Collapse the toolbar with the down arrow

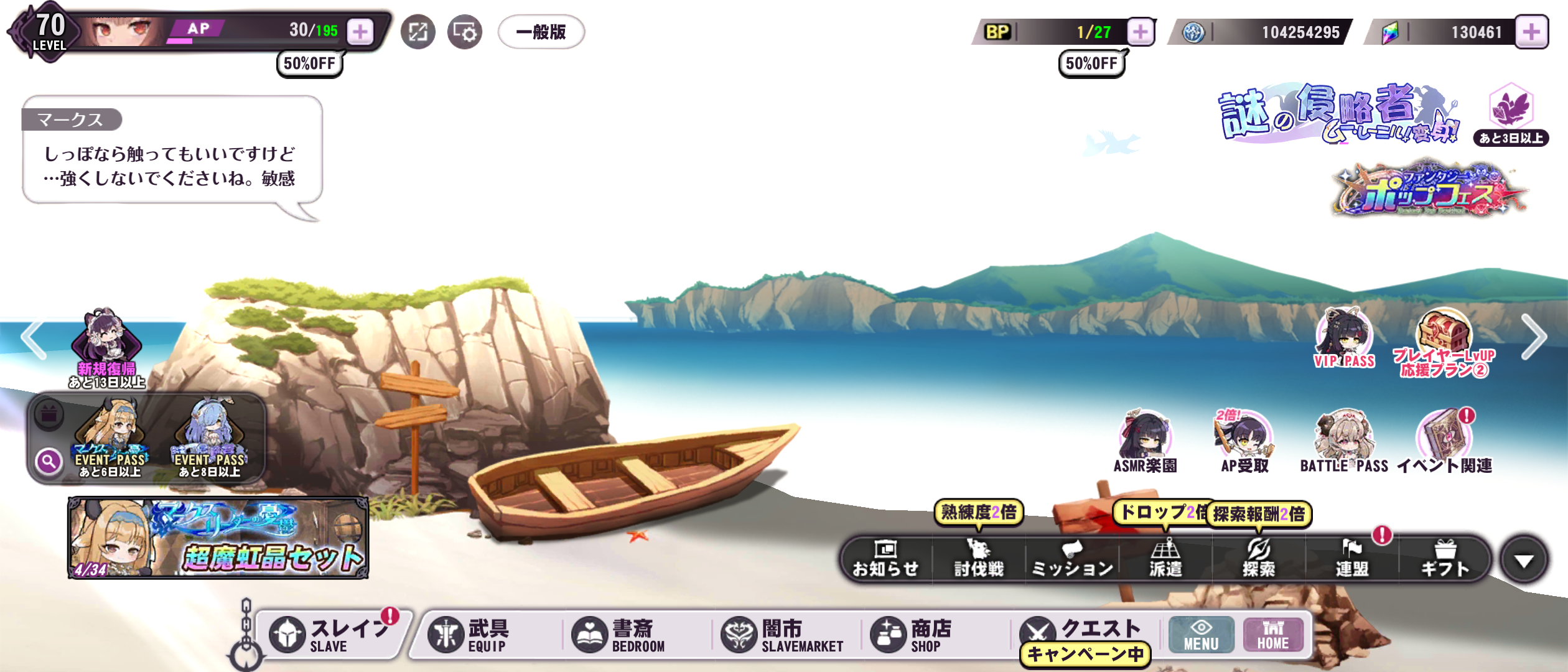coord(1523,560)
